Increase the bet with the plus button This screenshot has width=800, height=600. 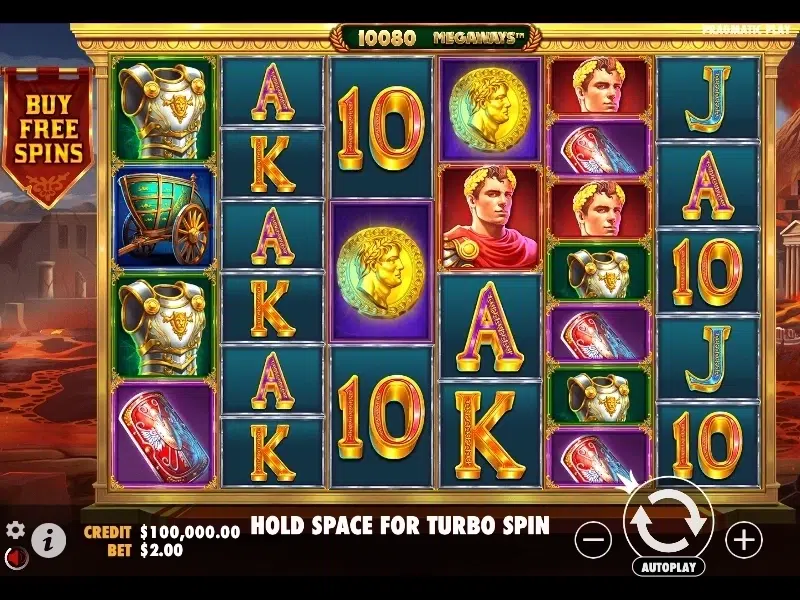coord(743,540)
